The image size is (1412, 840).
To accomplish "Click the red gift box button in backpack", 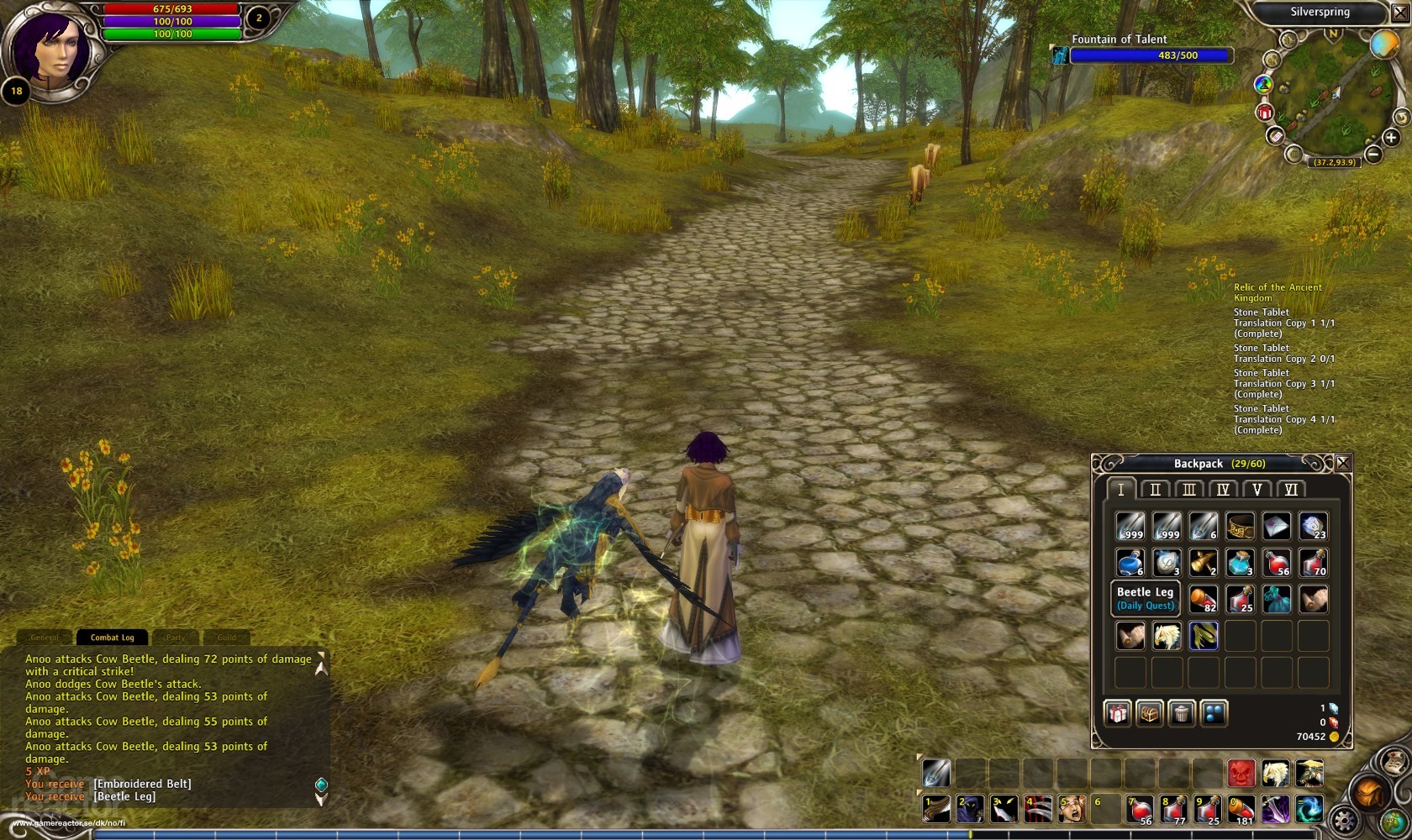I will (x=1117, y=713).
